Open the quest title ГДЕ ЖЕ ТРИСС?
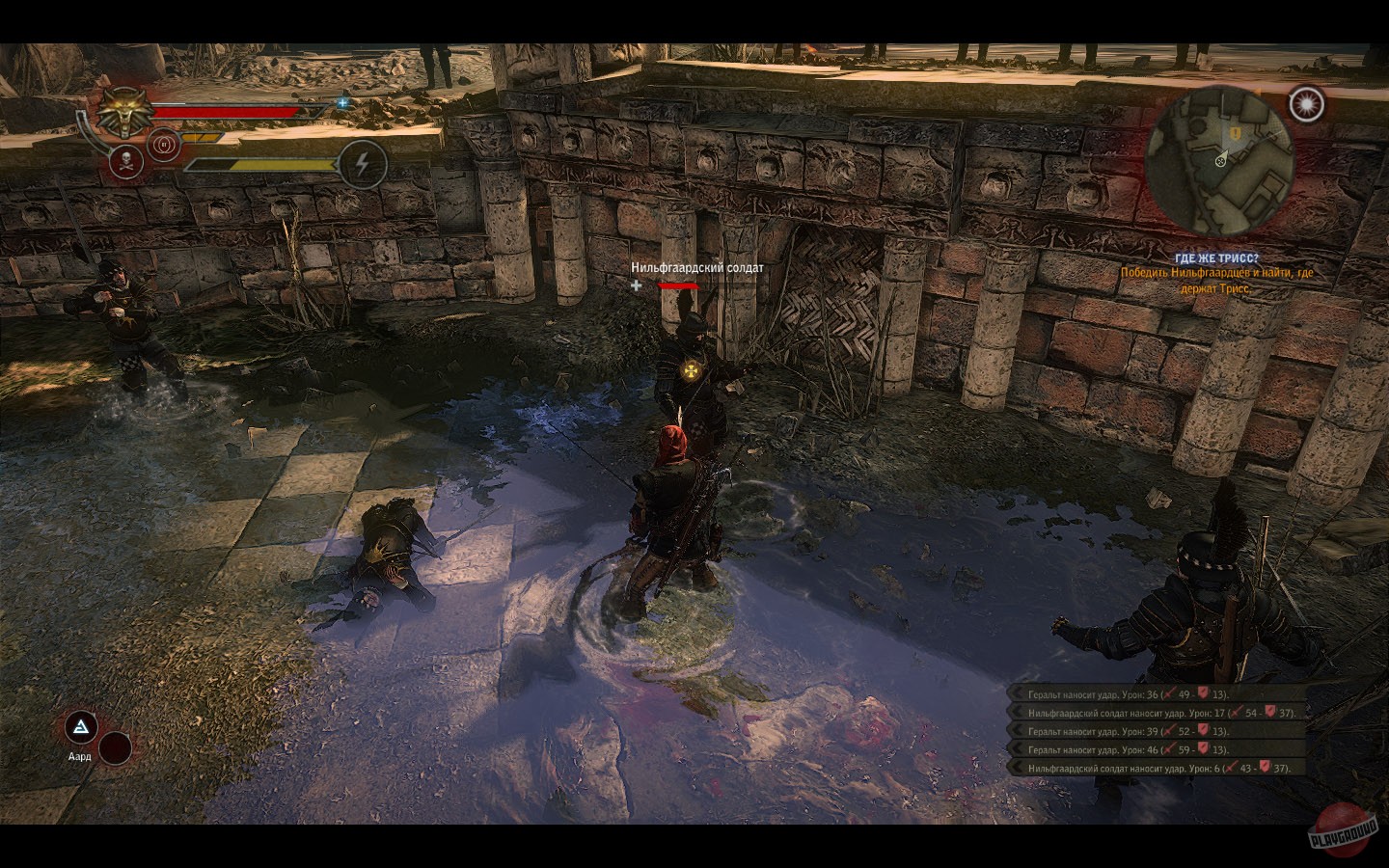Image resolution: width=1389 pixels, height=868 pixels. (1217, 257)
